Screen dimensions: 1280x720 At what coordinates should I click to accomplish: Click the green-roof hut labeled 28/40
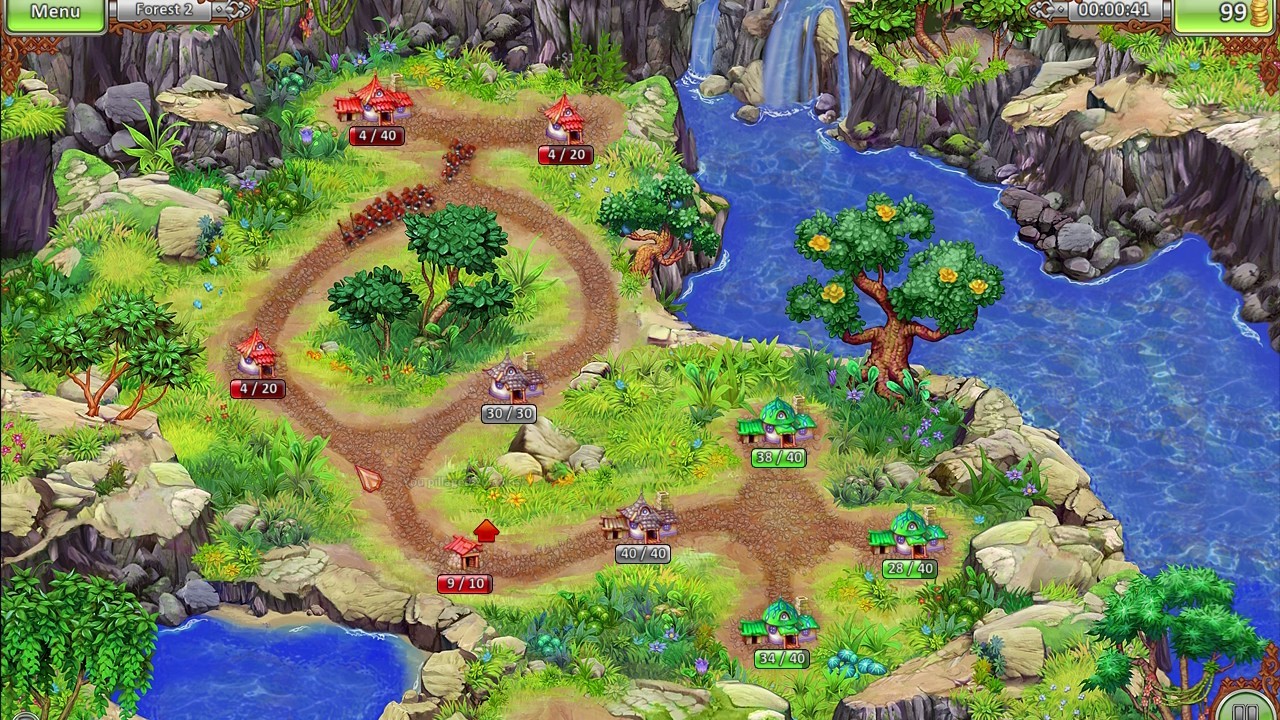coord(908,535)
